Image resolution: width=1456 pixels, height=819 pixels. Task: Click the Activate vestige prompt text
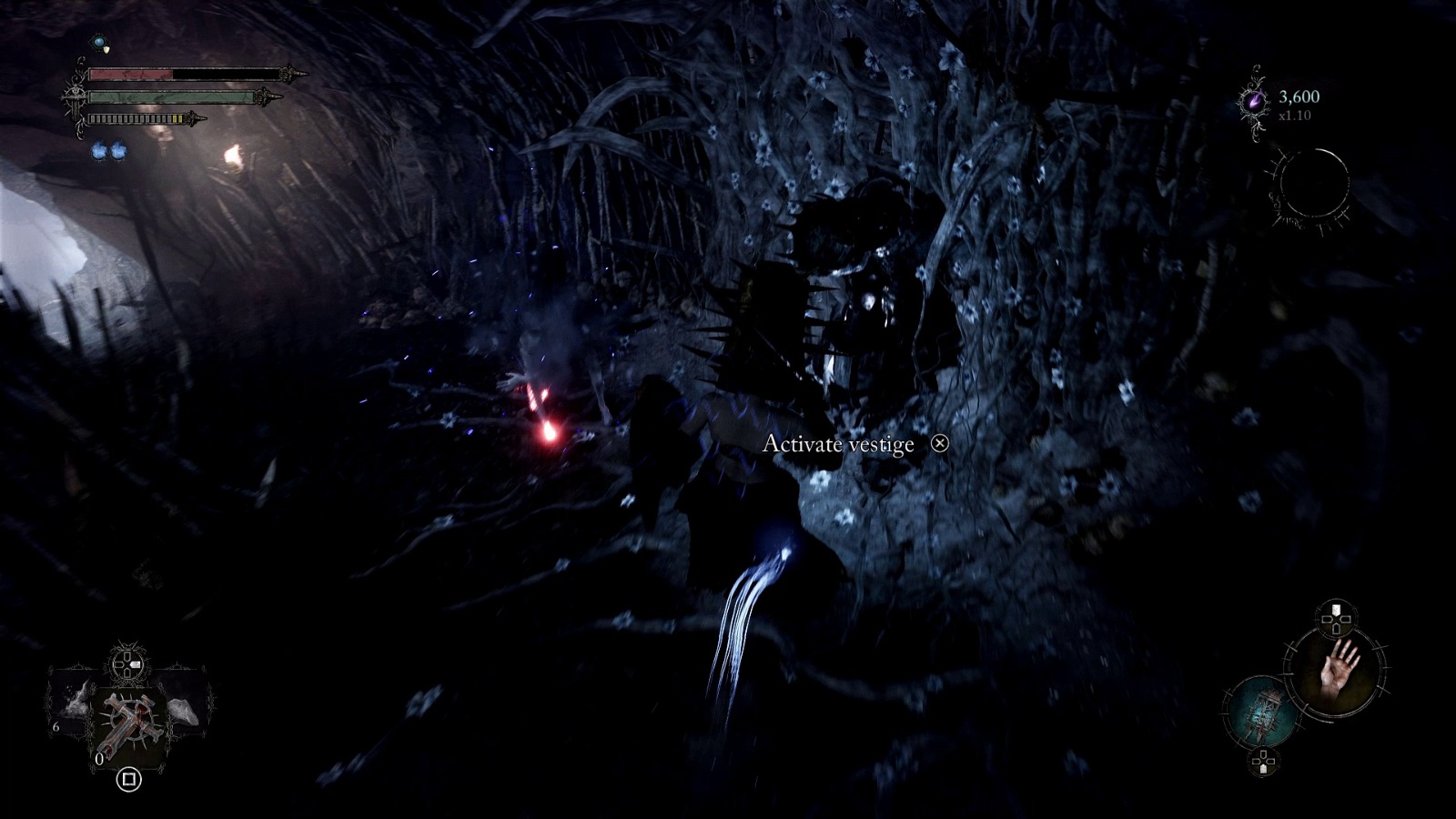point(837,446)
